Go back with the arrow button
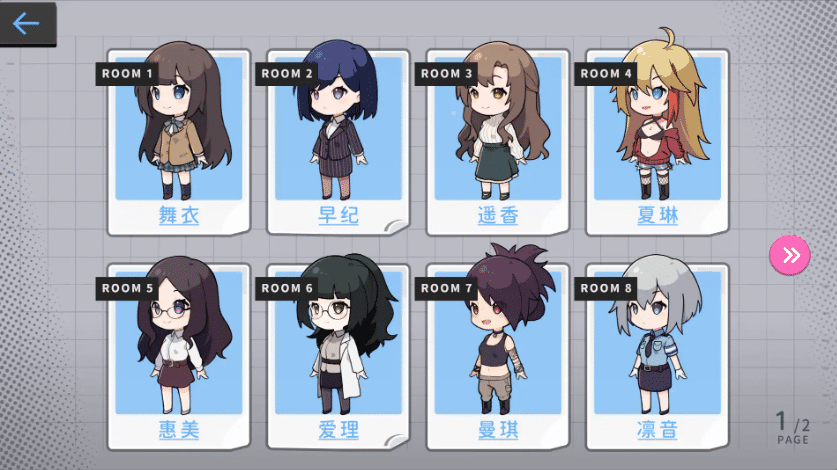The height and width of the screenshot is (470, 837). click(x=27, y=24)
